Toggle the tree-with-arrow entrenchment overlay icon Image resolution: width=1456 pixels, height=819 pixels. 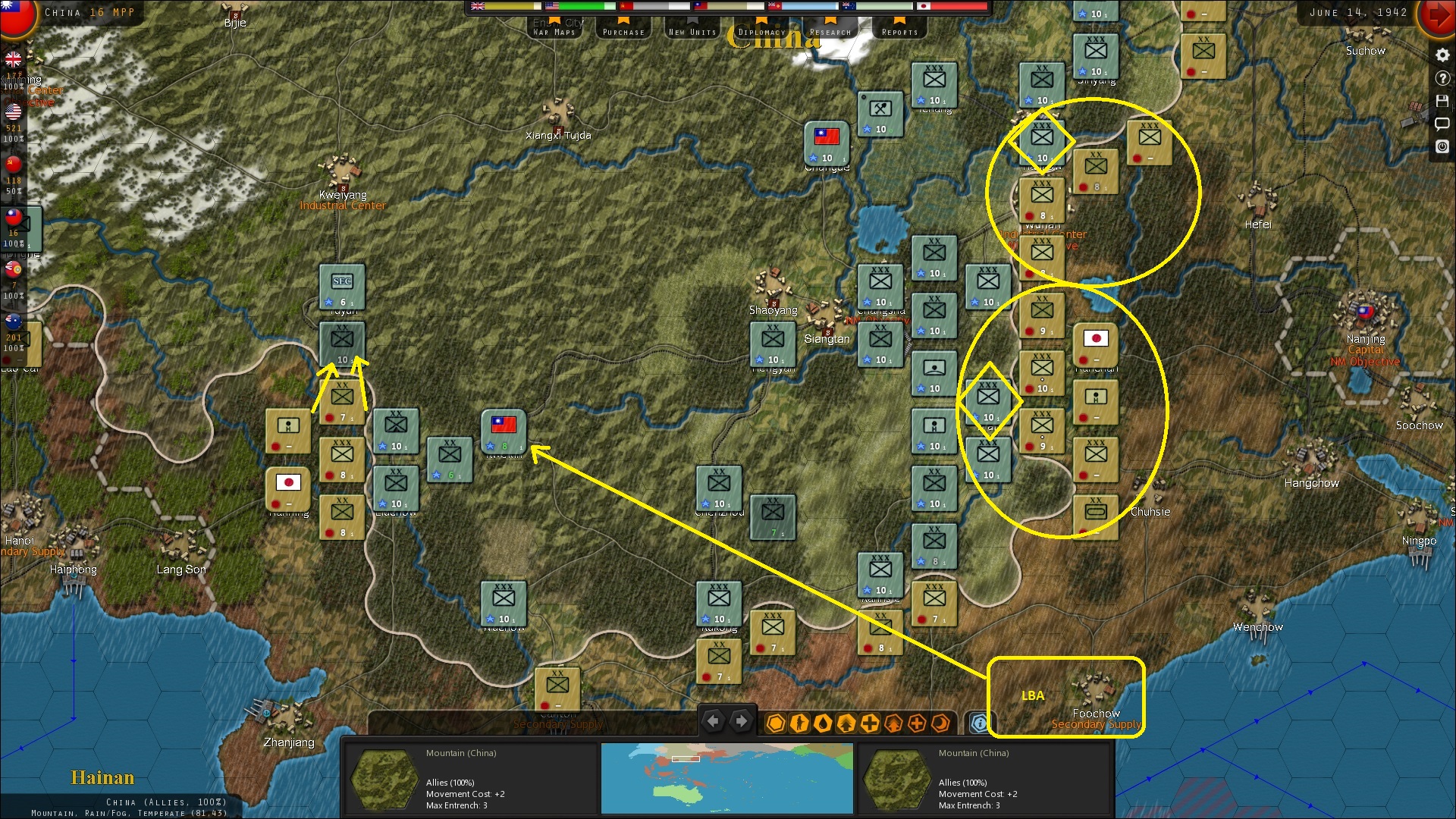(x=846, y=723)
